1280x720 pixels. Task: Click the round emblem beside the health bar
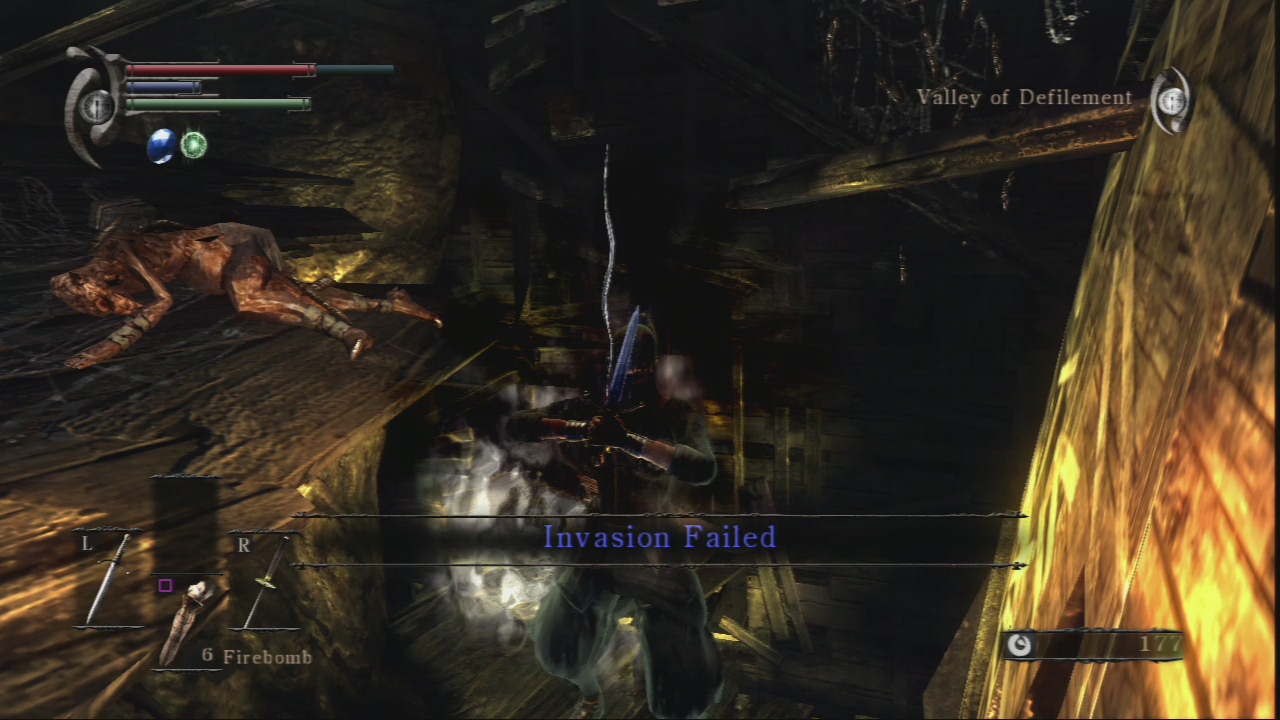point(96,106)
